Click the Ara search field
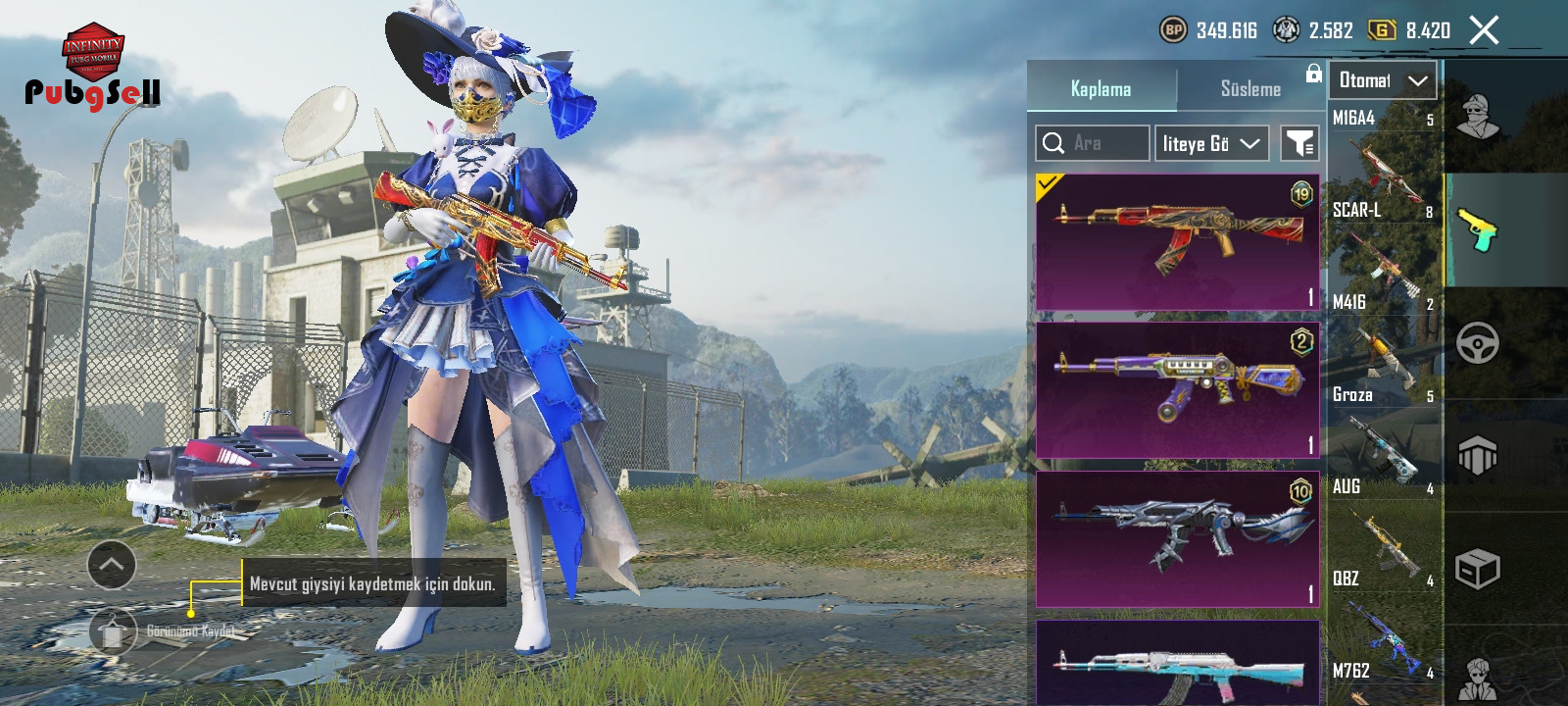The height and width of the screenshot is (706, 1568). (1092, 143)
